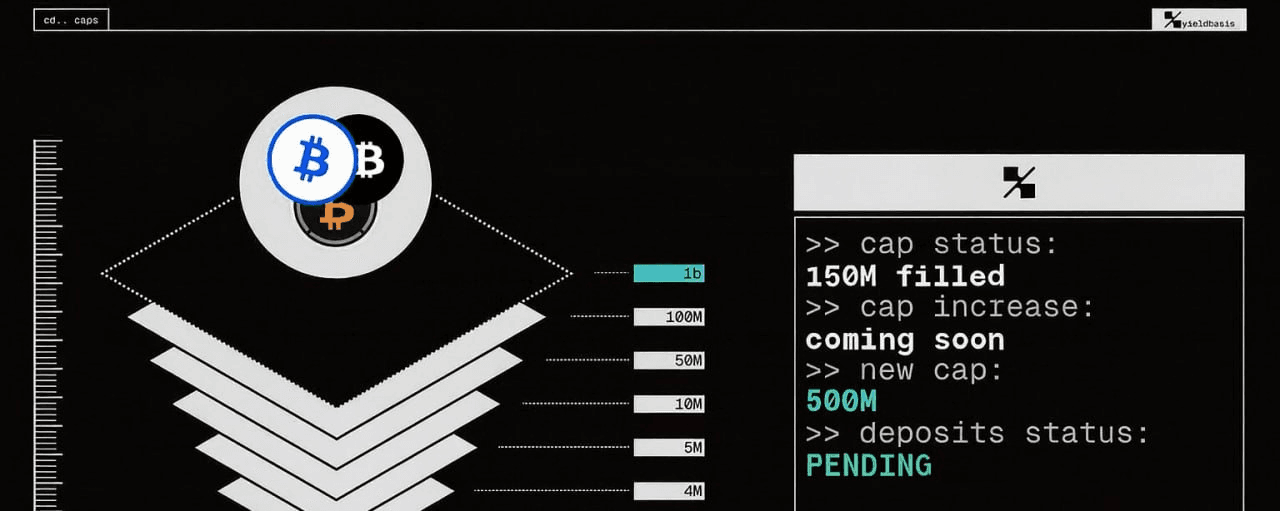1280x511 pixels.
Task: Pick the 50M cap level
Action: (x=669, y=360)
